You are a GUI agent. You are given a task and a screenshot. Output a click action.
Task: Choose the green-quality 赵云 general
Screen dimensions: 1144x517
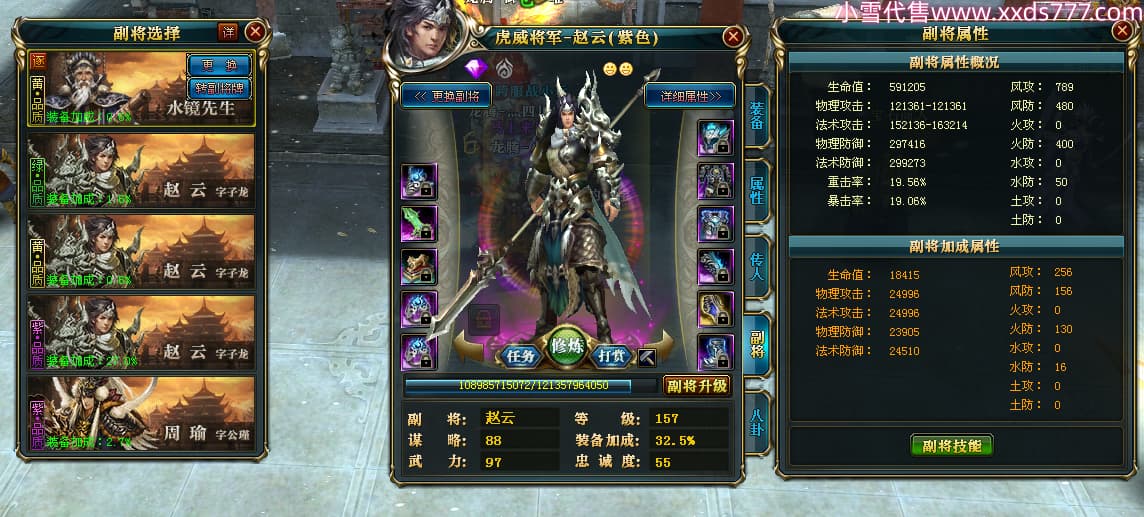pyautogui.click(x=140, y=171)
